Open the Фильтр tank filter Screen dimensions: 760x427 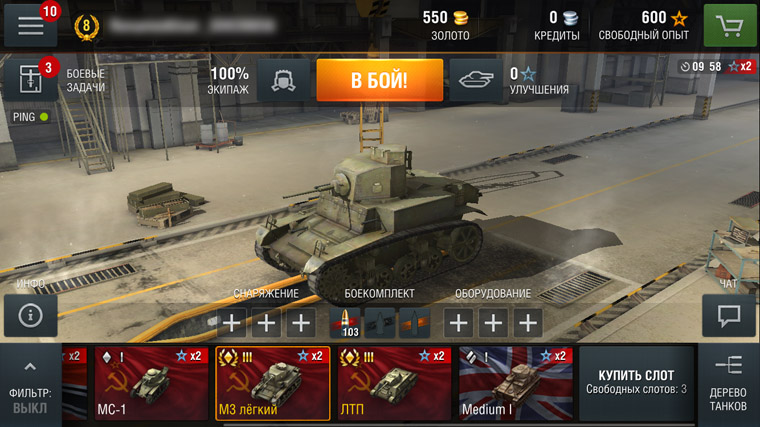30,386
